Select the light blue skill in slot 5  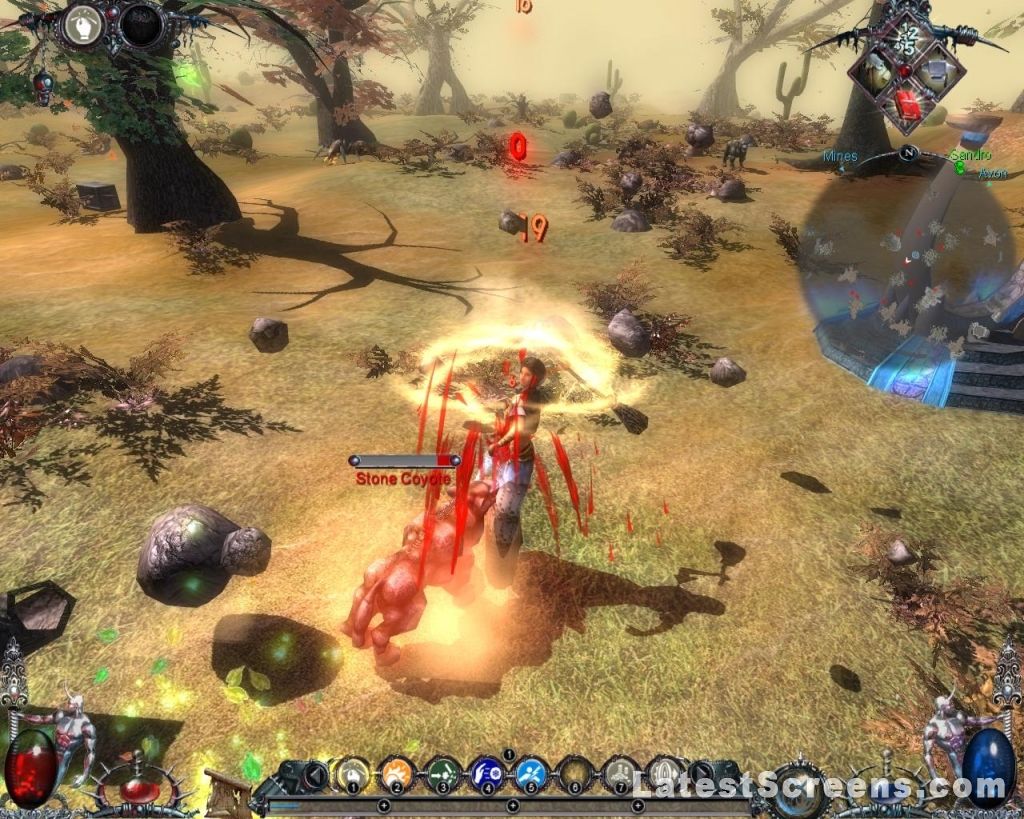pyautogui.click(x=532, y=773)
